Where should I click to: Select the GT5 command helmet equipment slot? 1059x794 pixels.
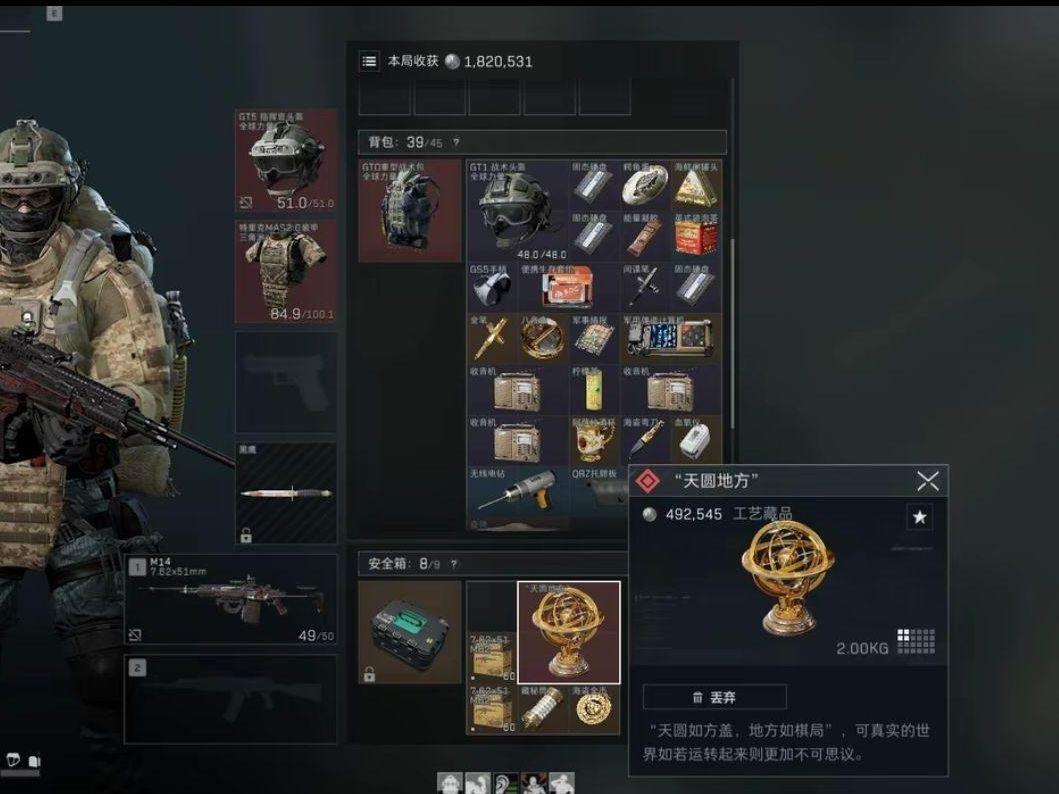[286, 160]
